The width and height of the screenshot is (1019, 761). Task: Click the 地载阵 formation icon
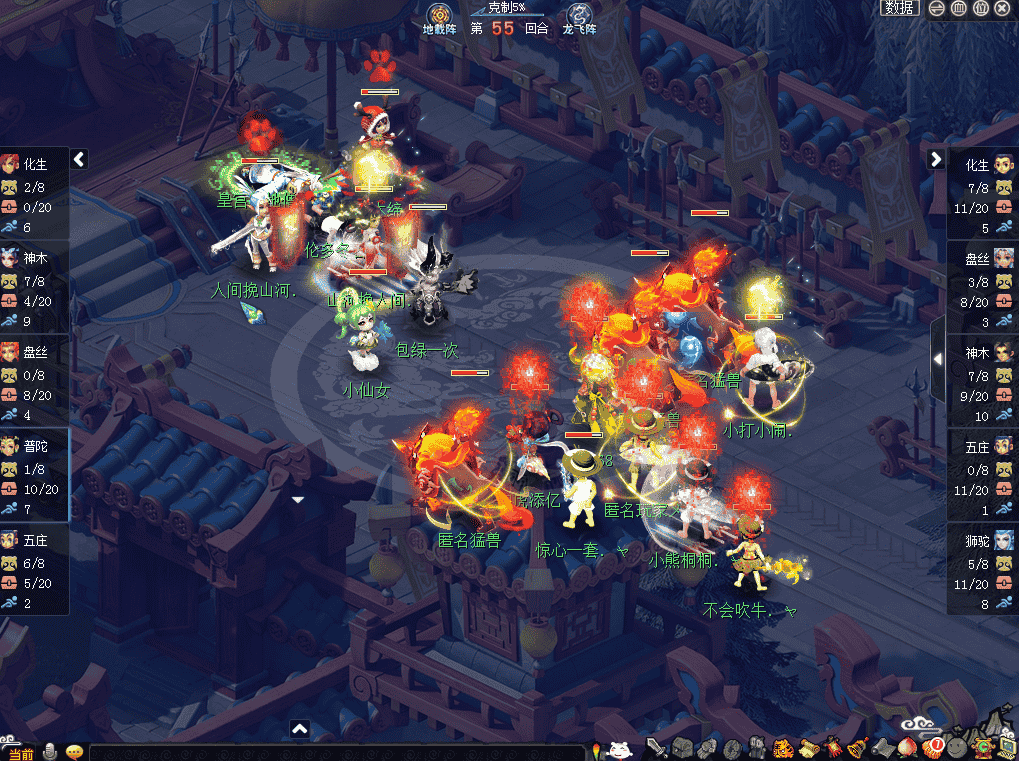tap(438, 15)
